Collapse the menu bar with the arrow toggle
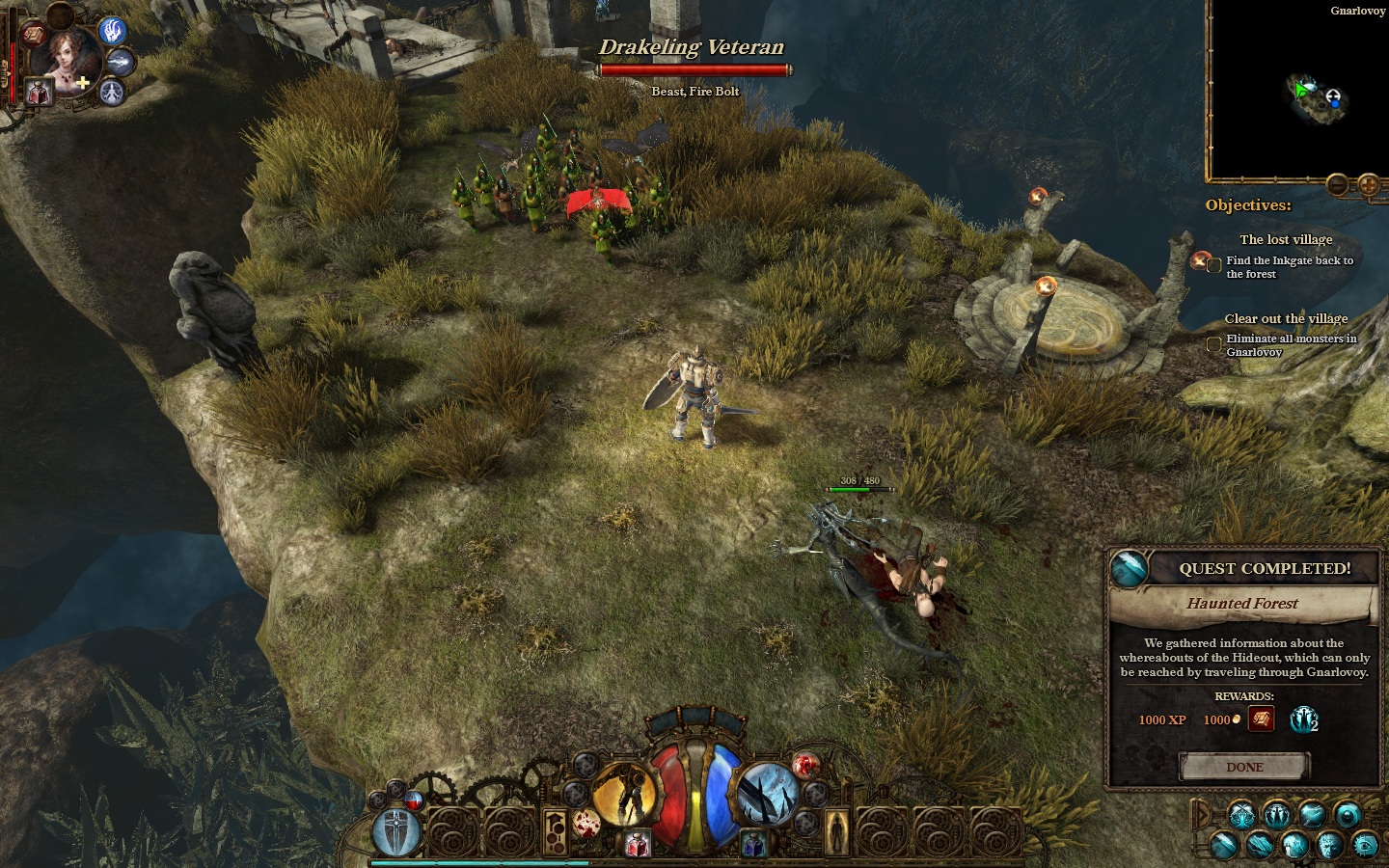 click(1201, 816)
